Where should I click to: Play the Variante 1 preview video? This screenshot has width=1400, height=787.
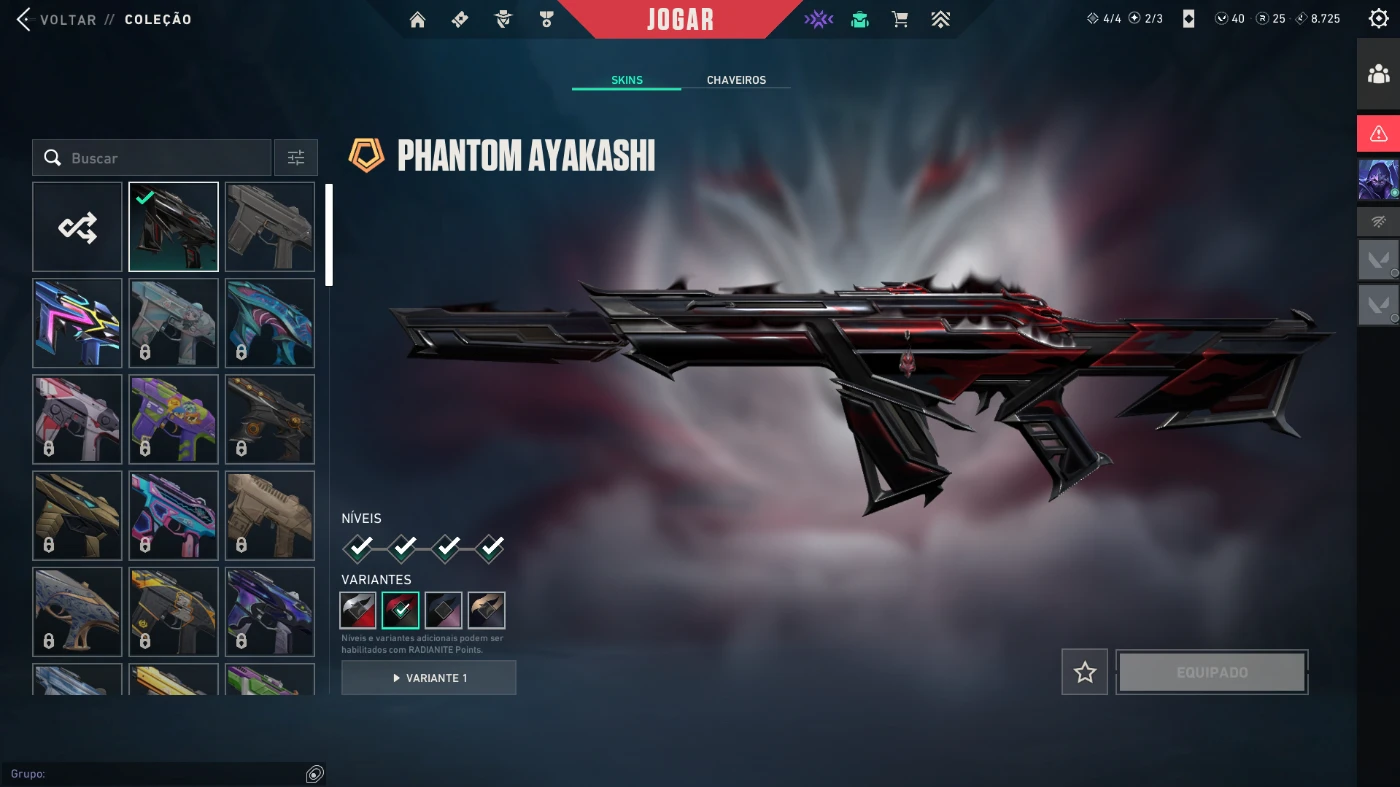coord(429,678)
